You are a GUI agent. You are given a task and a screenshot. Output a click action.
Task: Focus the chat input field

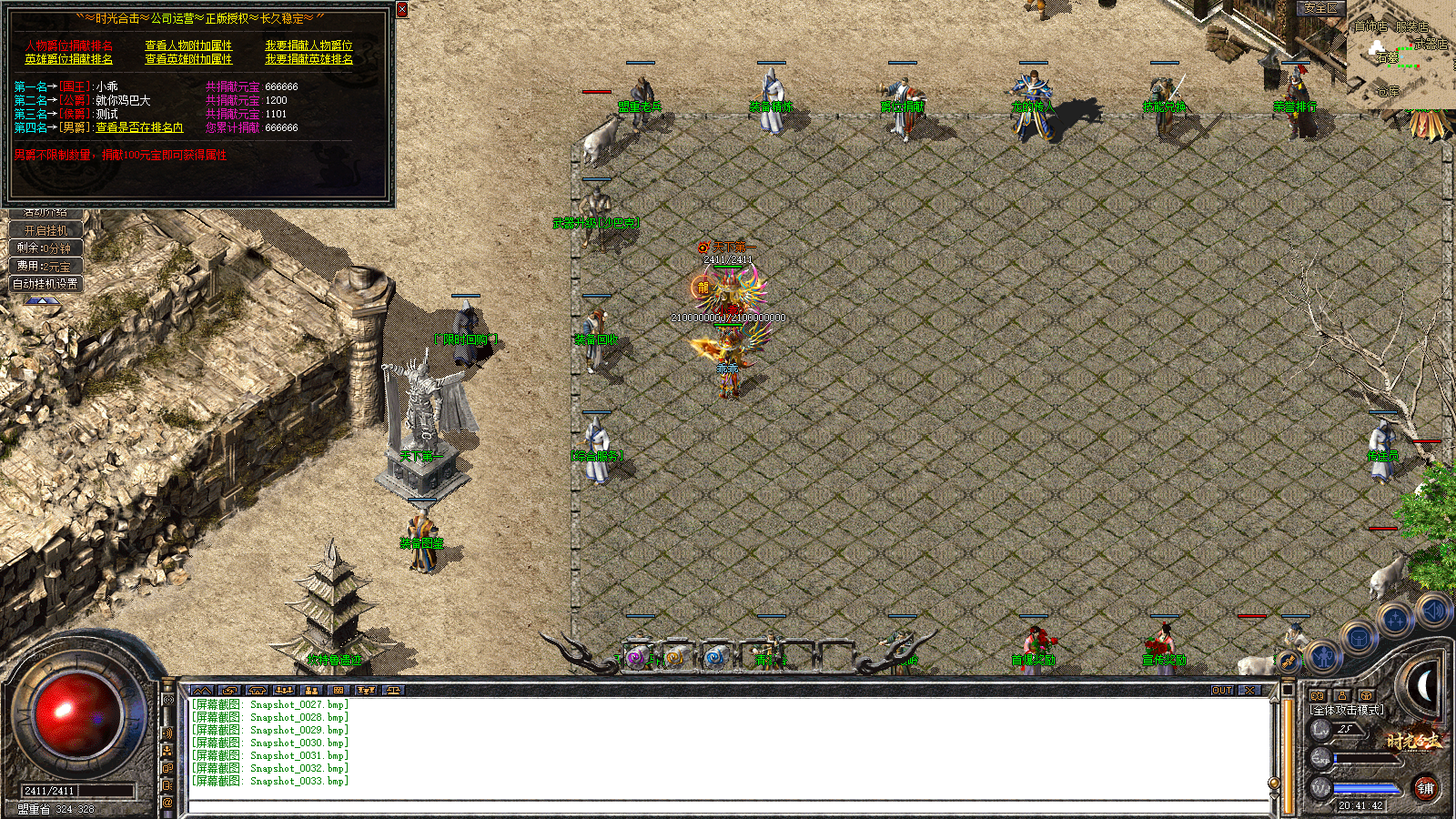(728, 806)
